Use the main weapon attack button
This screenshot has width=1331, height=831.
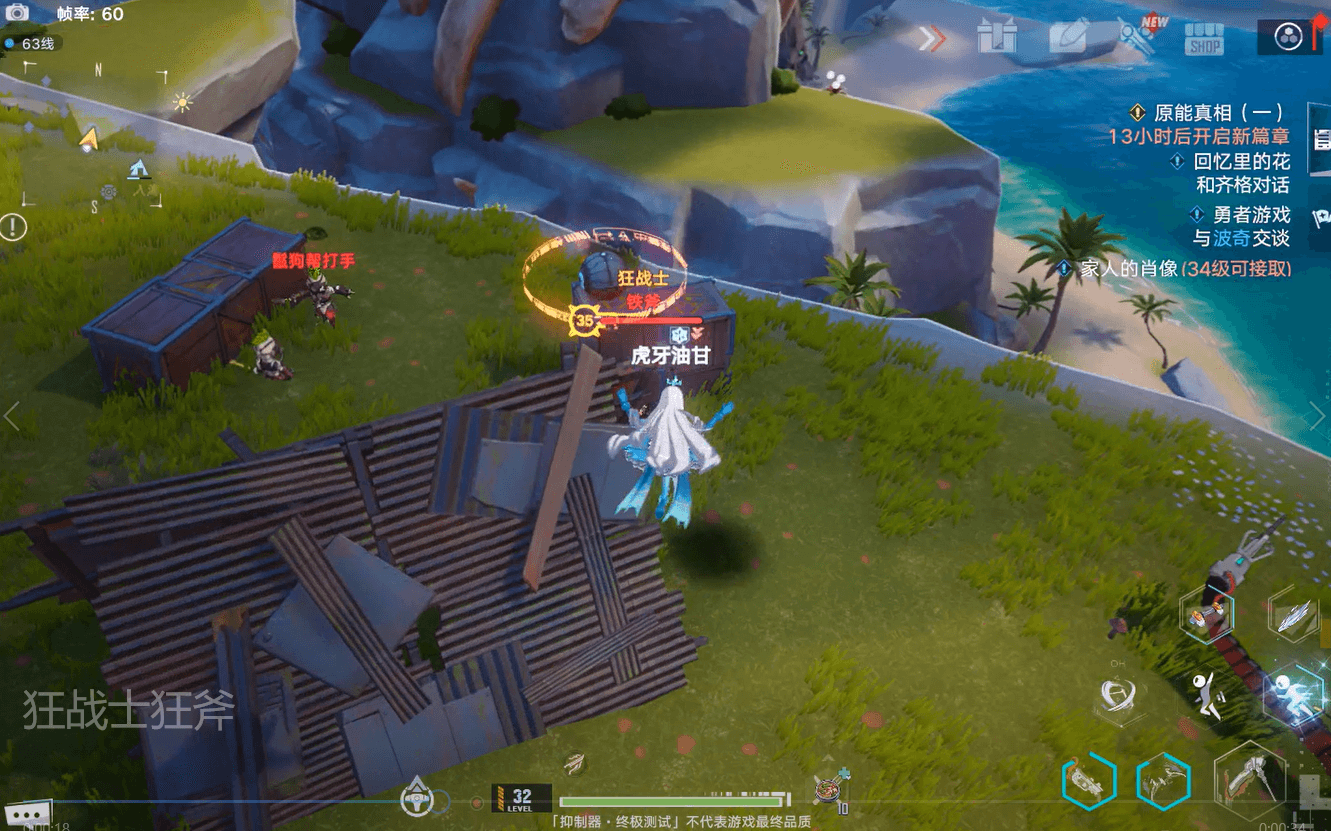pos(1247,779)
